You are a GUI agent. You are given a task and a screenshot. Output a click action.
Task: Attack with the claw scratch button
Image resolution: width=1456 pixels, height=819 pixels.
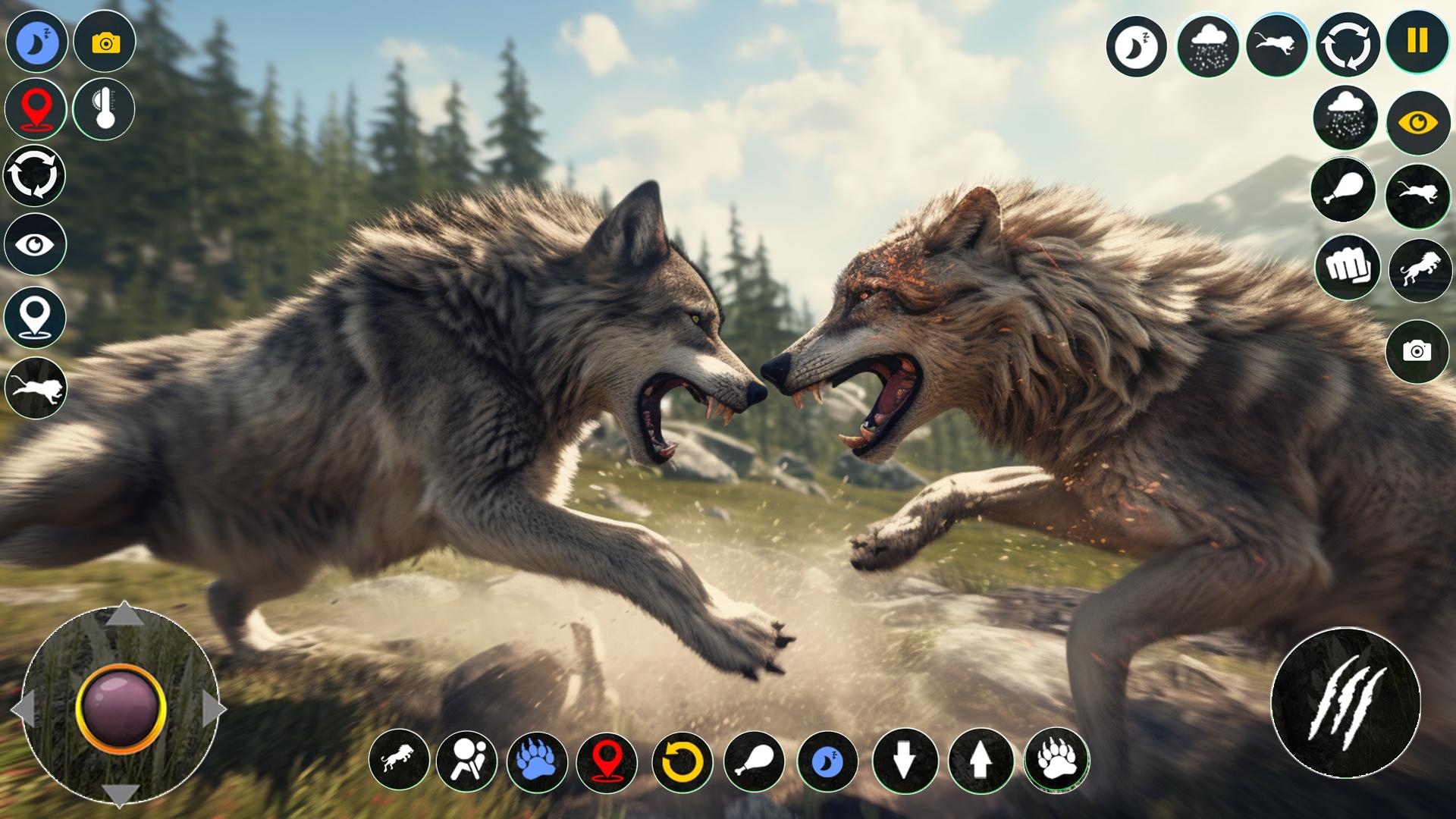point(1345,701)
